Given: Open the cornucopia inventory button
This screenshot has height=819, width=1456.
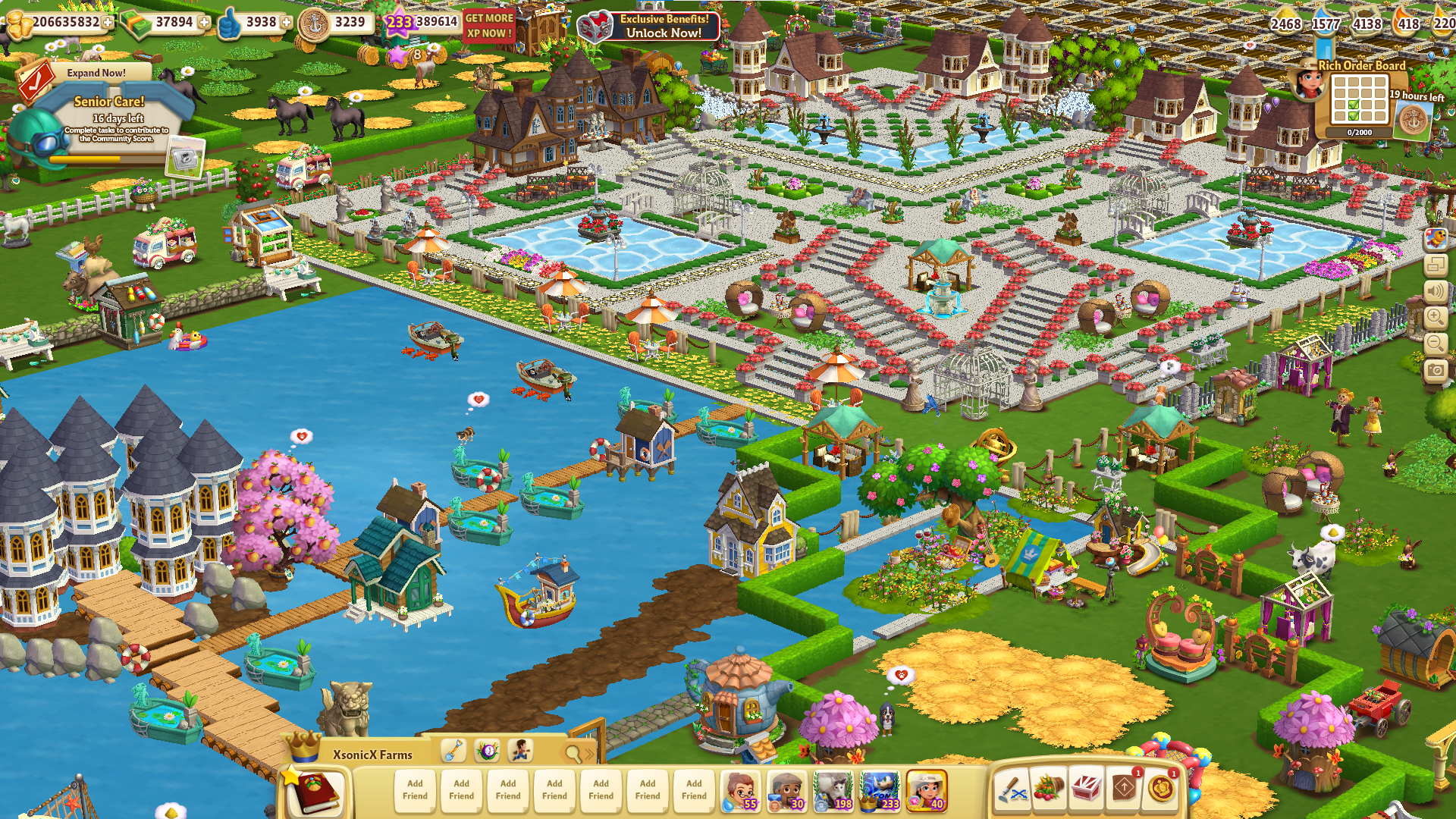Looking at the screenshot, I should tap(1049, 790).
